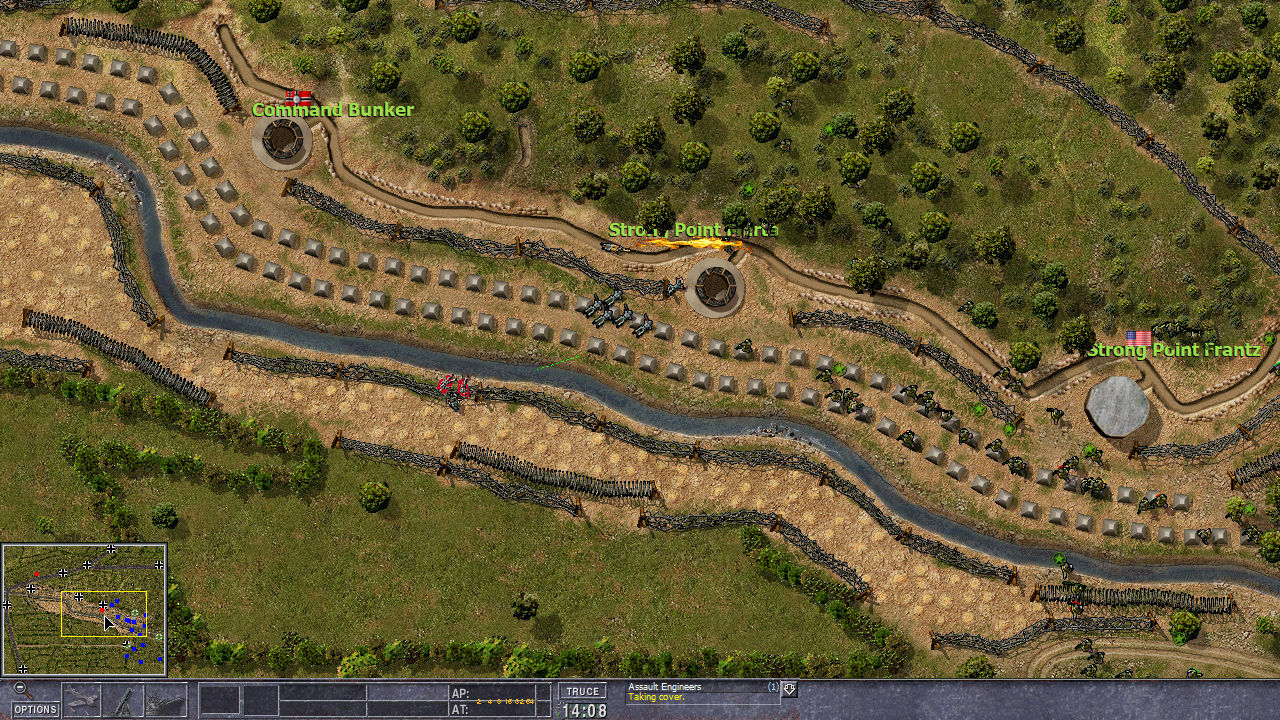Select the first empty unit roster slot

(220, 700)
